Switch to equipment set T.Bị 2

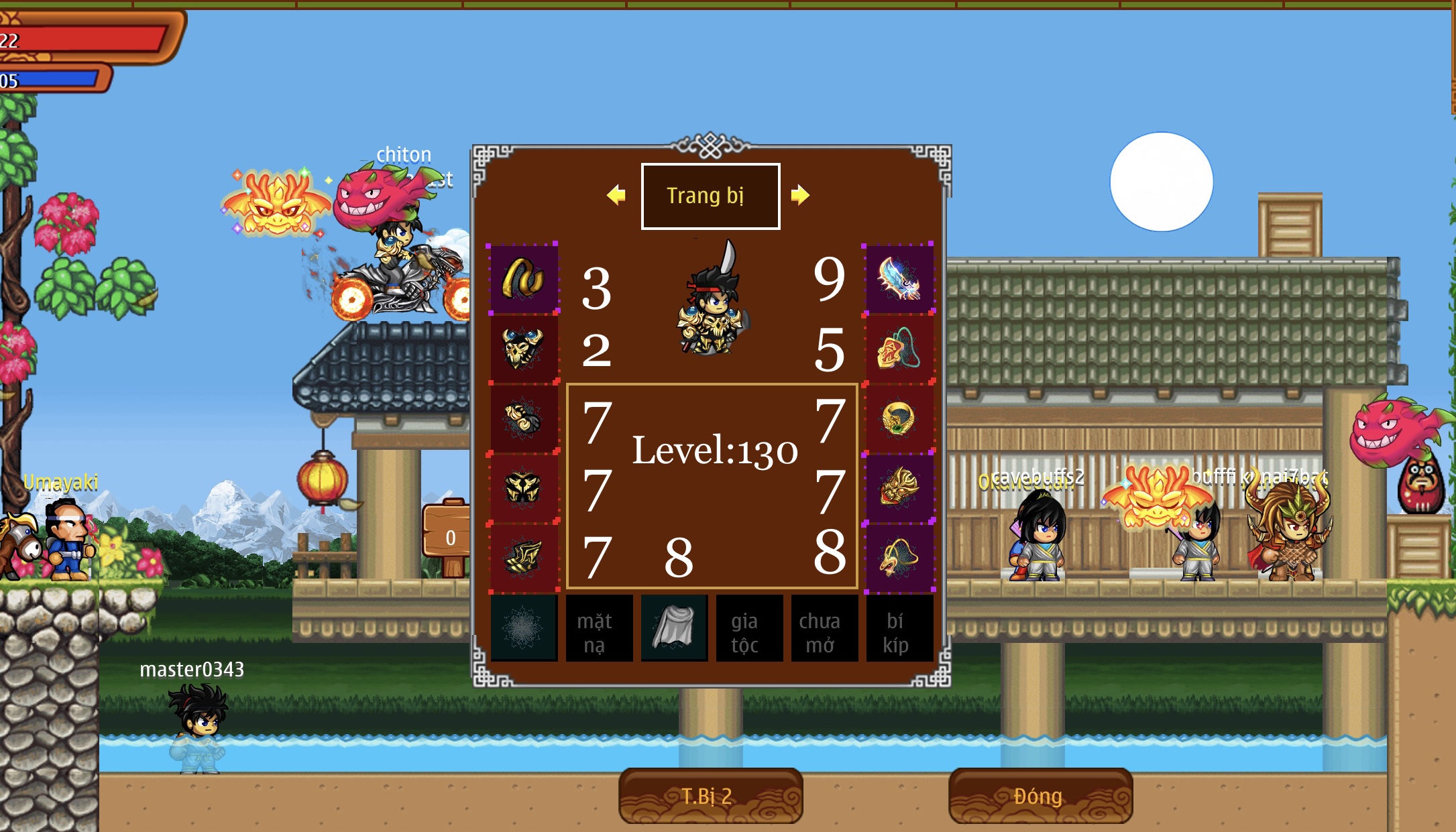(710, 796)
